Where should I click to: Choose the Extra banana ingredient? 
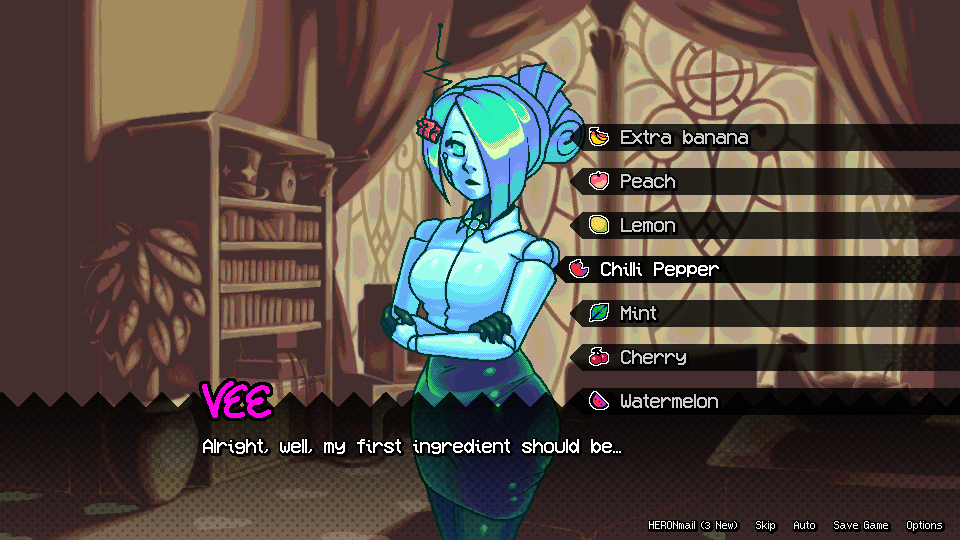(x=684, y=138)
